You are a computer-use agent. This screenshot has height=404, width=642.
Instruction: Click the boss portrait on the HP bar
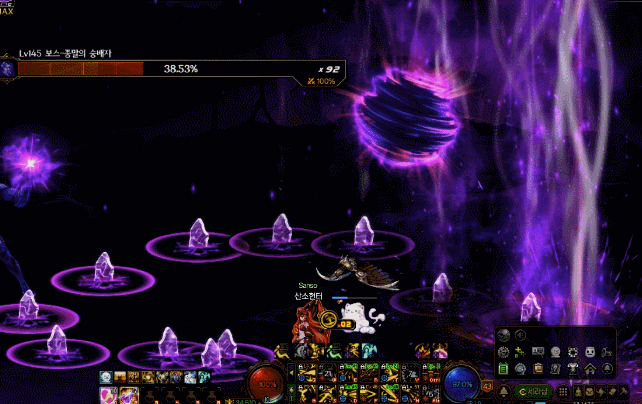9,69
